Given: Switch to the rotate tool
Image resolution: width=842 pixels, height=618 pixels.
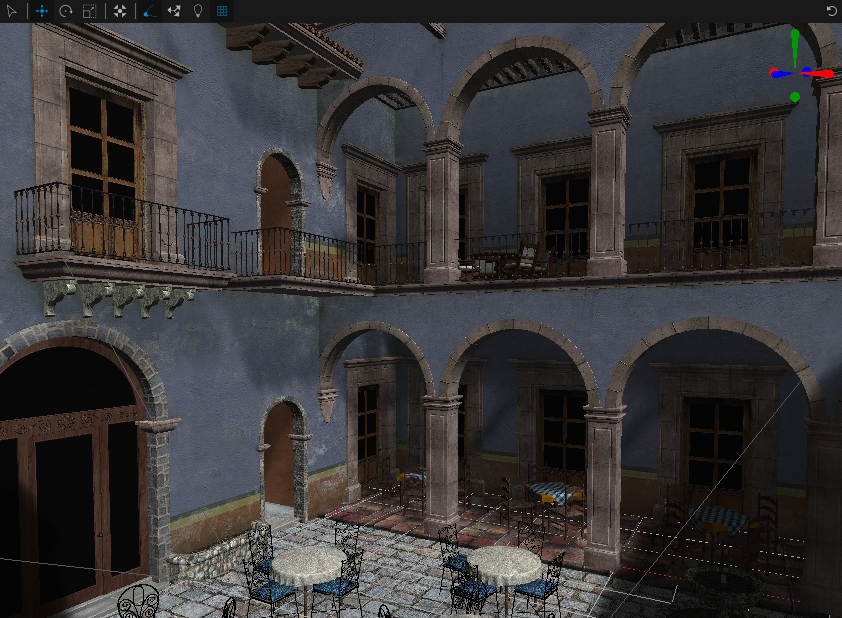Looking at the screenshot, I should pos(66,11).
